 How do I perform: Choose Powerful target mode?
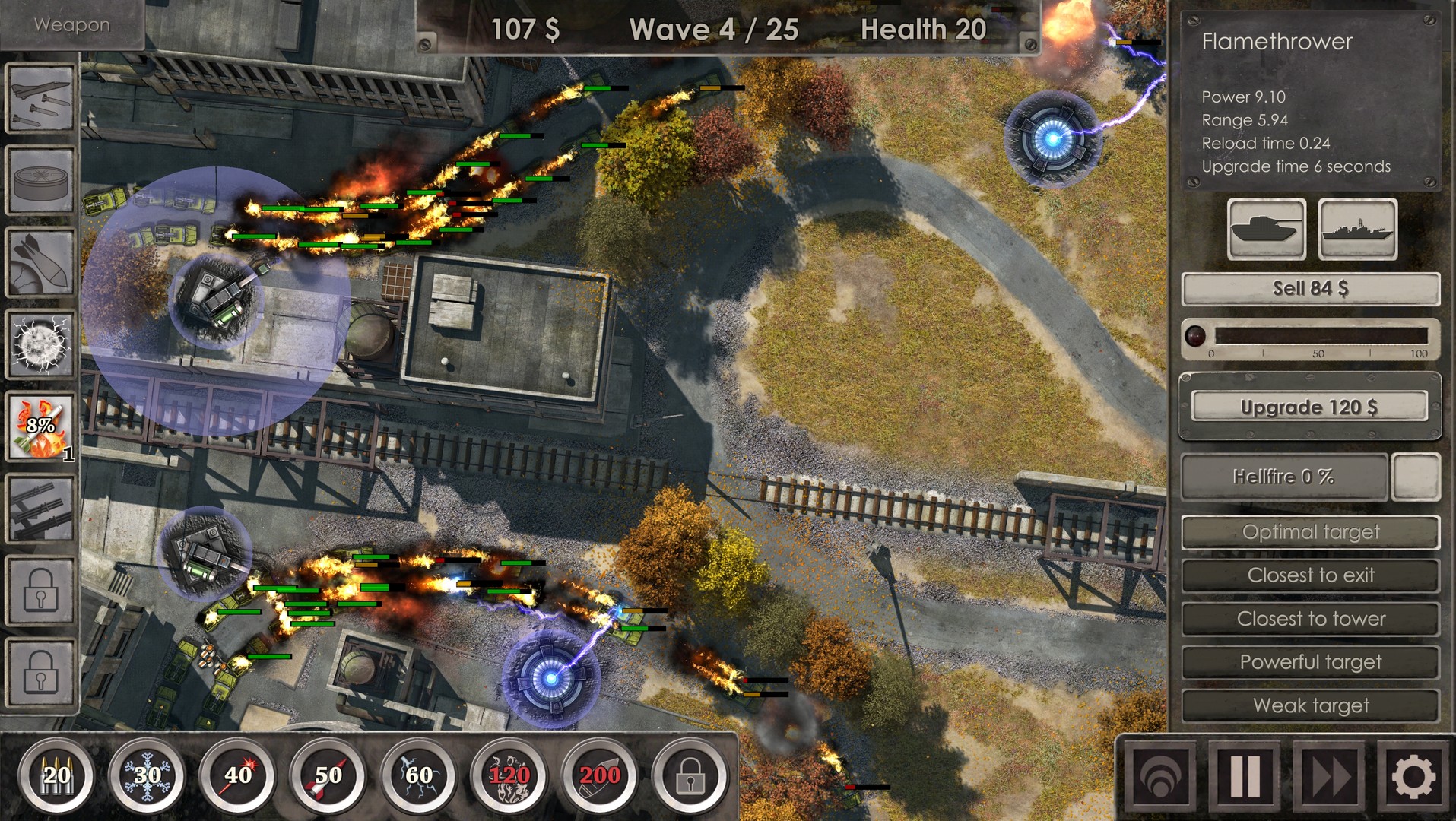coord(1310,662)
